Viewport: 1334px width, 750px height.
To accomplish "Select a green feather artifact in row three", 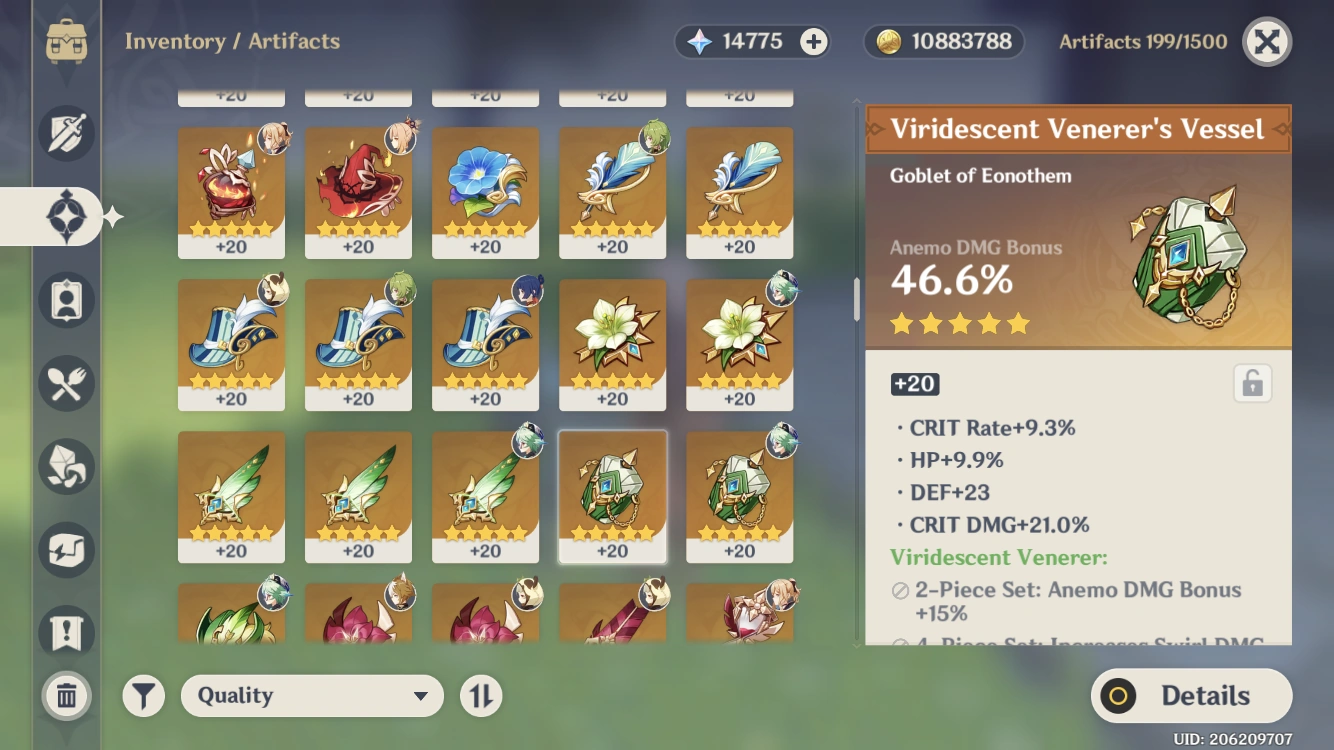I will click(231, 497).
